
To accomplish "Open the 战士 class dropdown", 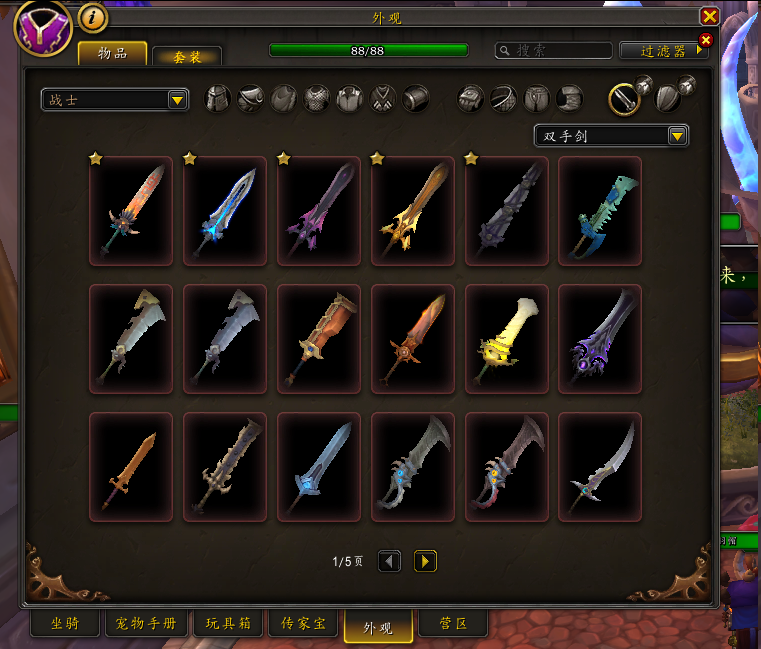I will click(x=116, y=99).
